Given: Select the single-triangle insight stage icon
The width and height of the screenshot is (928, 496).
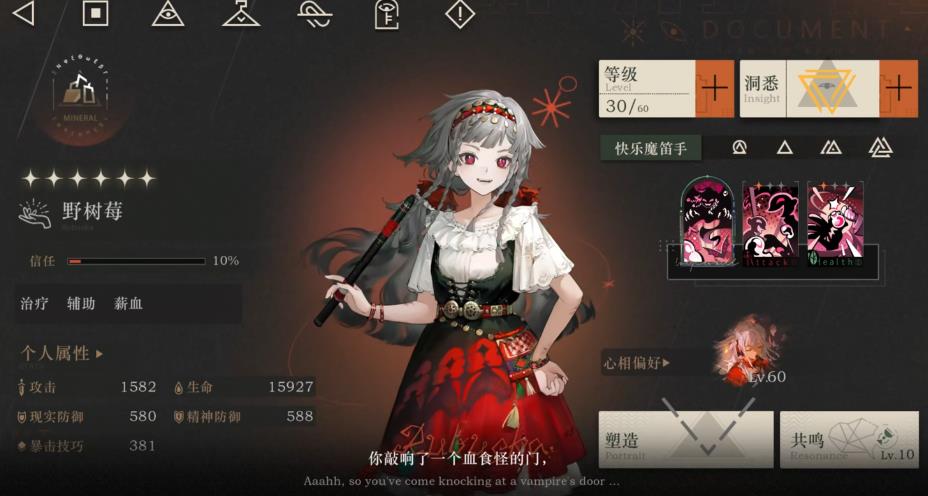Looking at the screenshot, I should pos(785,148).
